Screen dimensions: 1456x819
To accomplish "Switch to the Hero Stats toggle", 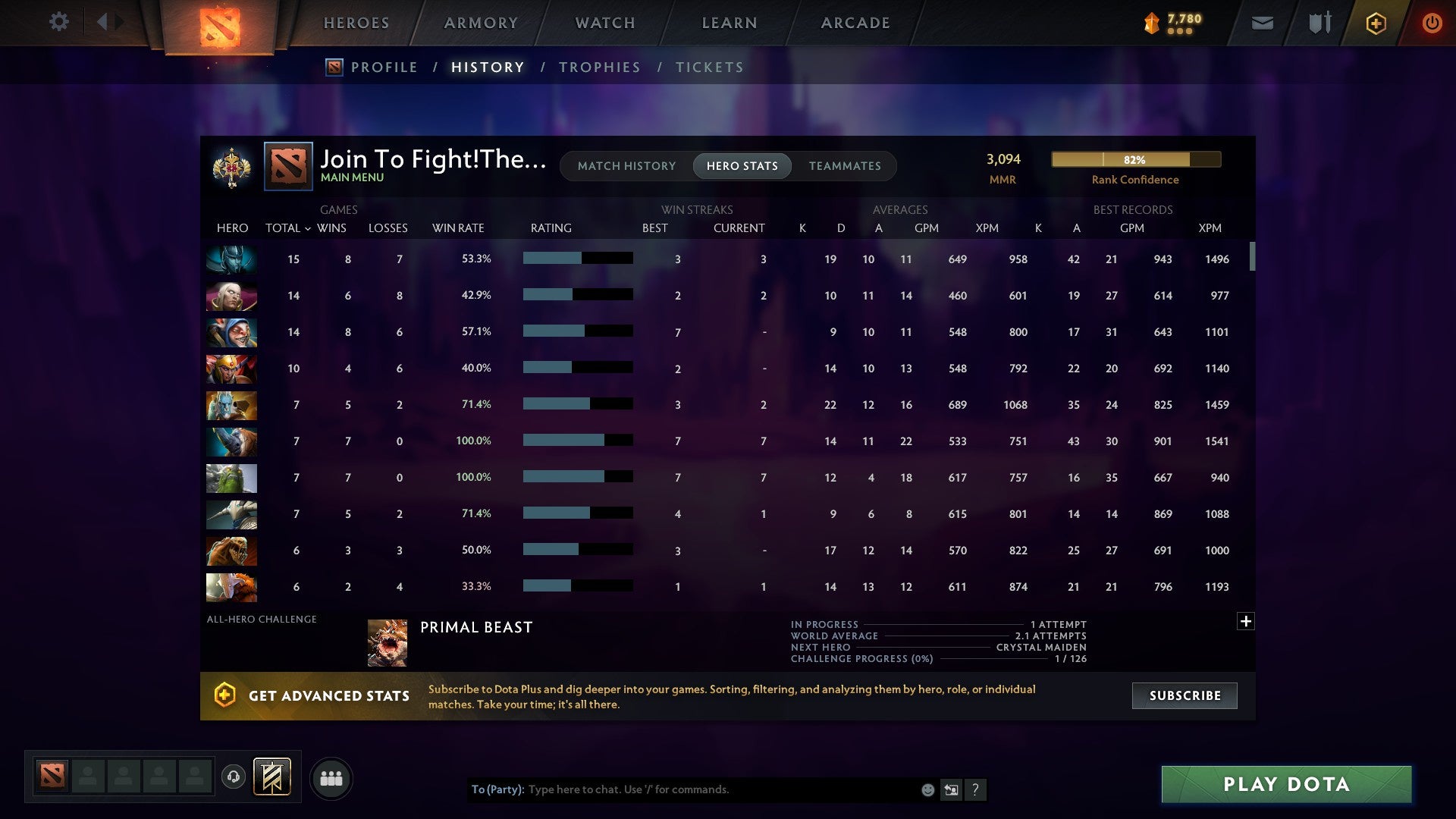I will (742, 165).
